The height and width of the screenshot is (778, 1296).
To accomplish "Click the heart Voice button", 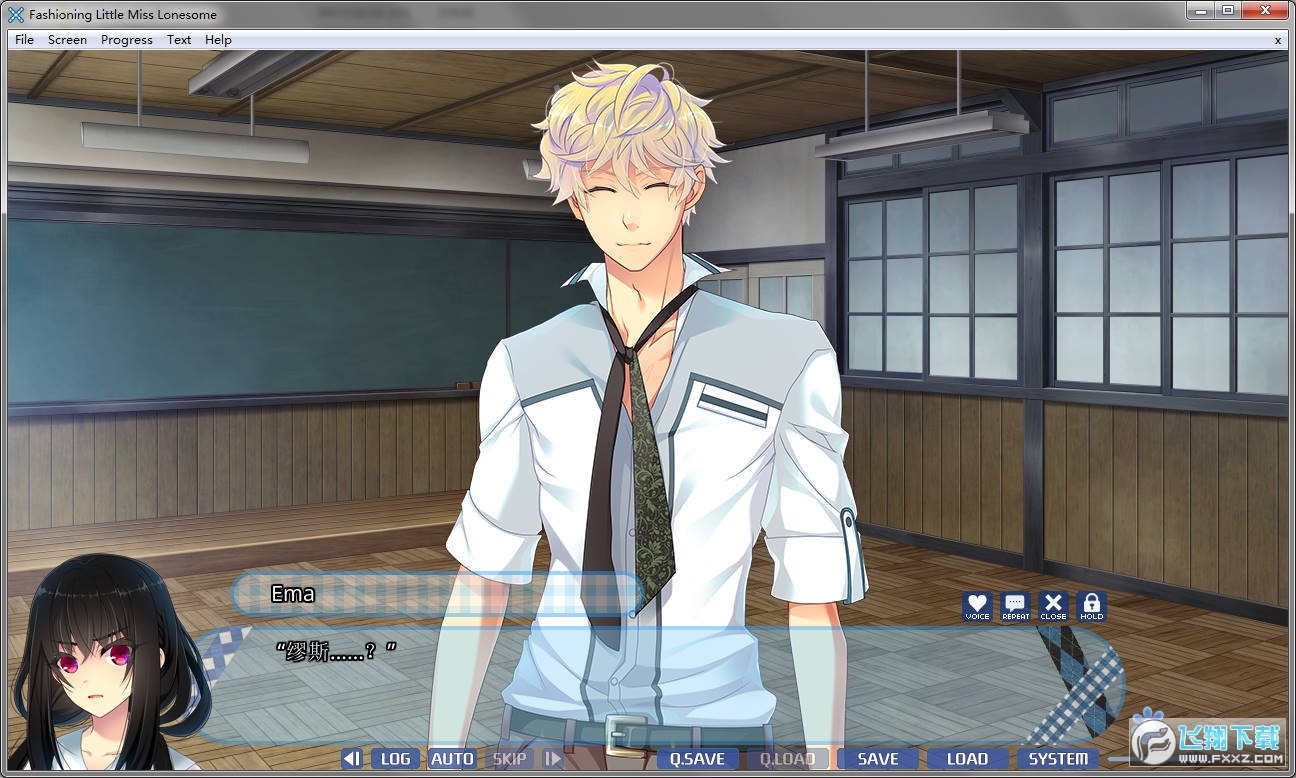I will coord(977,605).
